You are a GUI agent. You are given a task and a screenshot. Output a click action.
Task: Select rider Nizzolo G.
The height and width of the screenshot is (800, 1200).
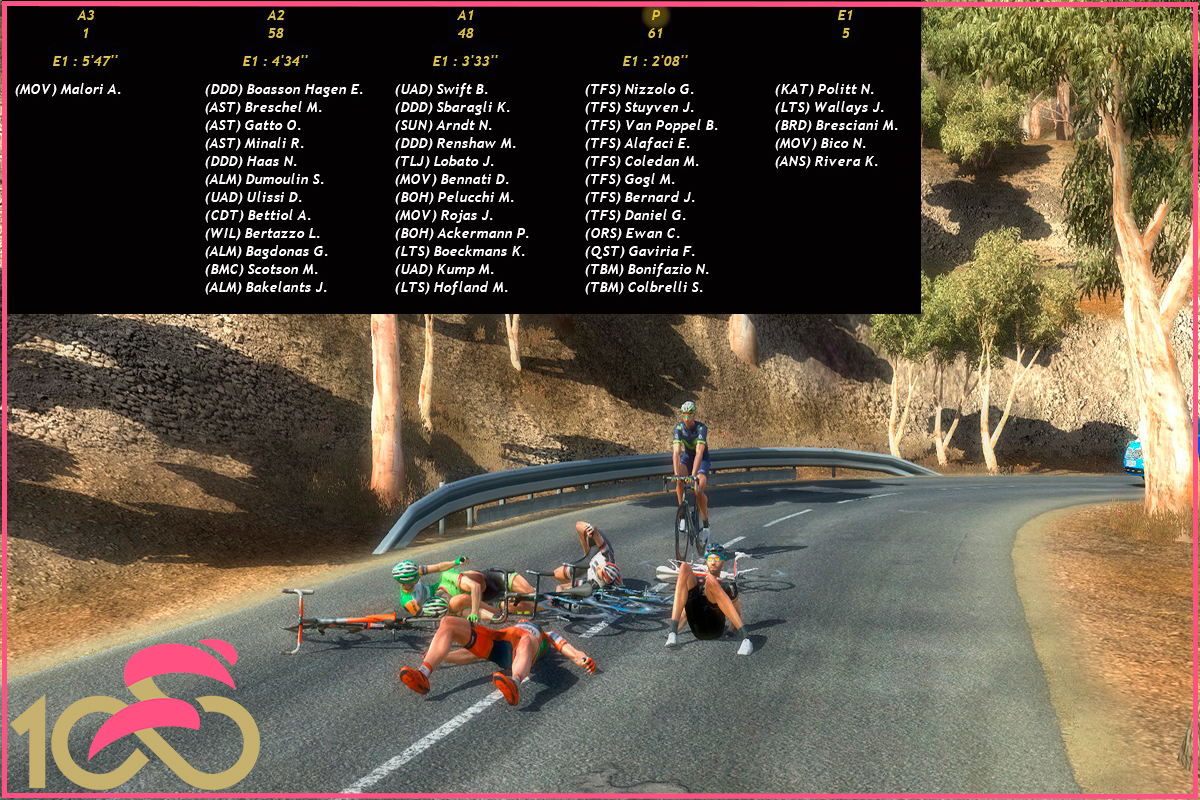click(x=639, y=90)
